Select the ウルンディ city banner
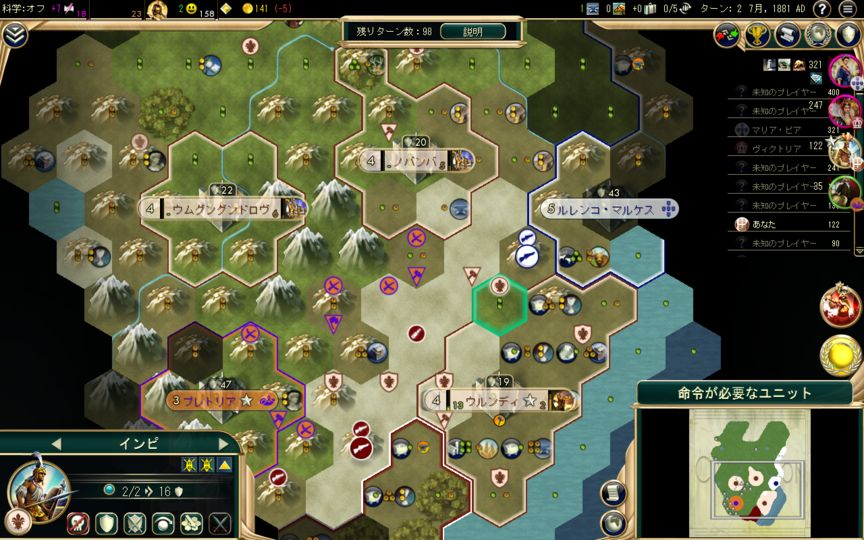Screen dimensions: 864x540 click(x=498, y=401)
